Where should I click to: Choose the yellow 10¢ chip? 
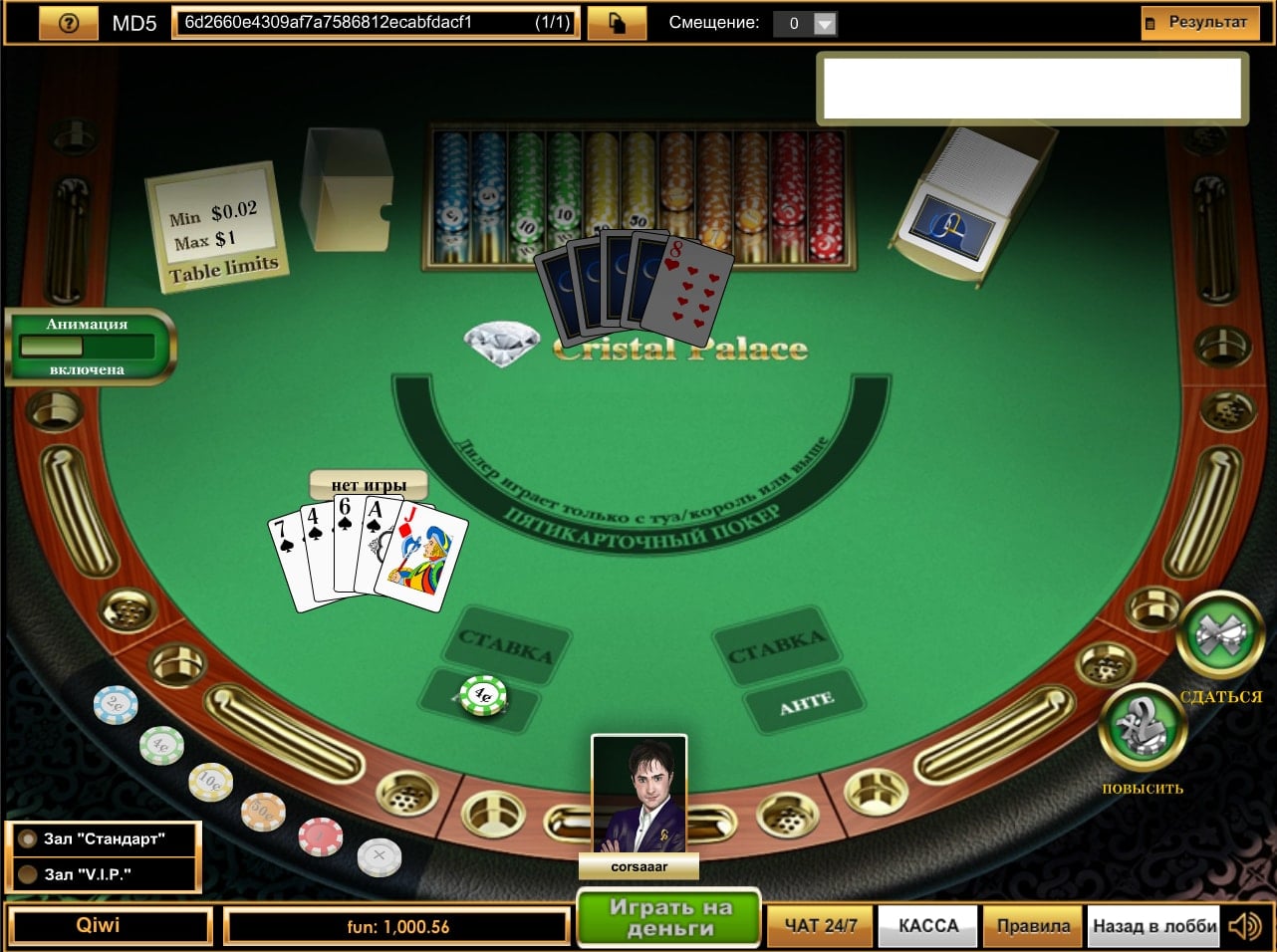pyautogui.click(x=210, y=782)
